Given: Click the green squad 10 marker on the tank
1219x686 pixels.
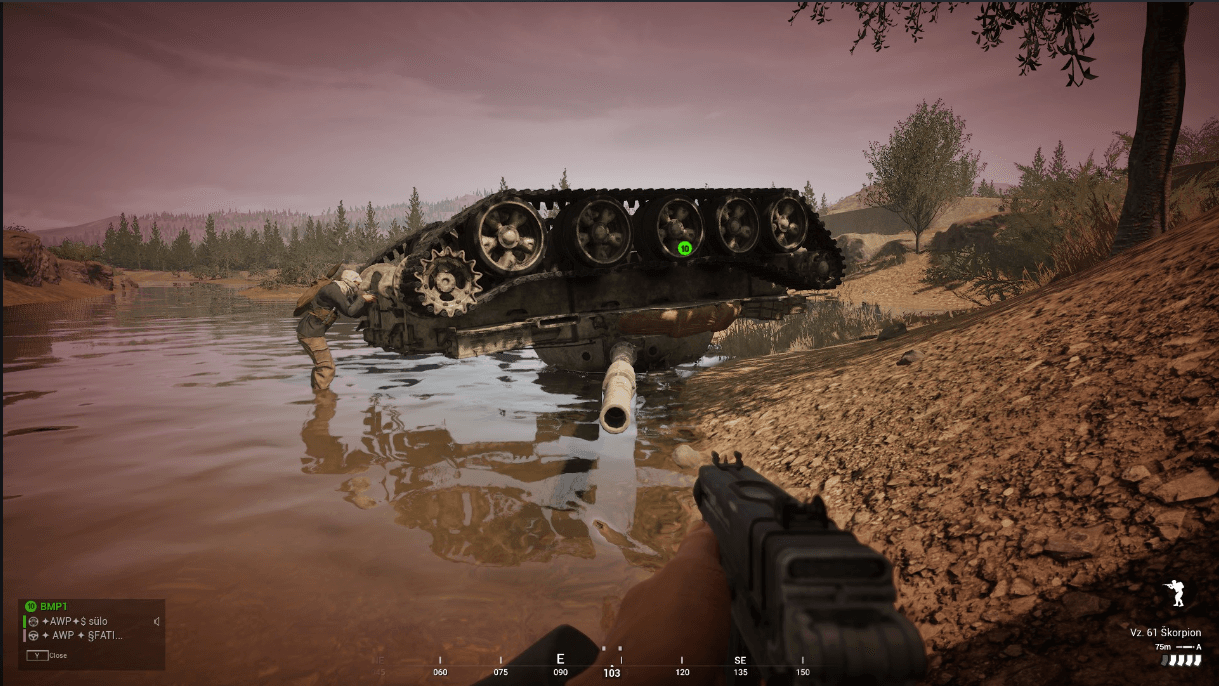Looking at the screenshot, I should pos(685,248).
